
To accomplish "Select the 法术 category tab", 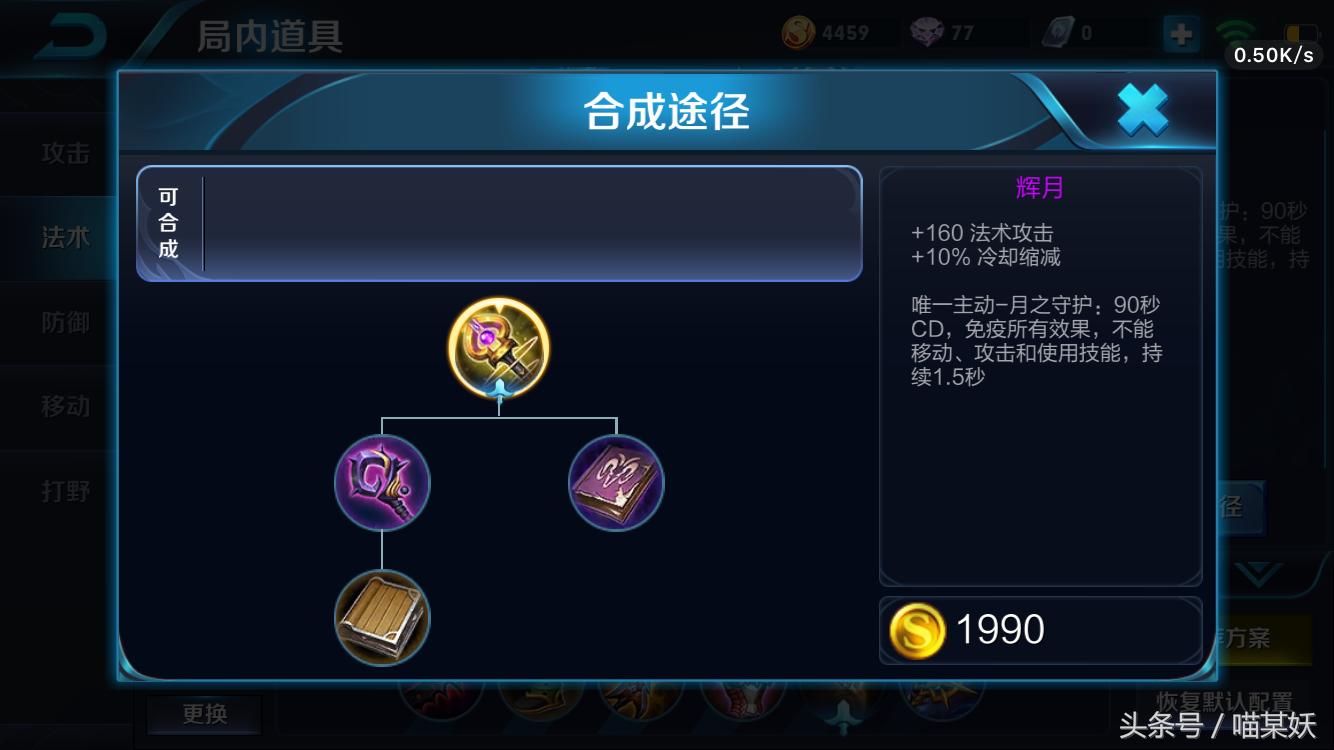I will click(x=65, y=239).
